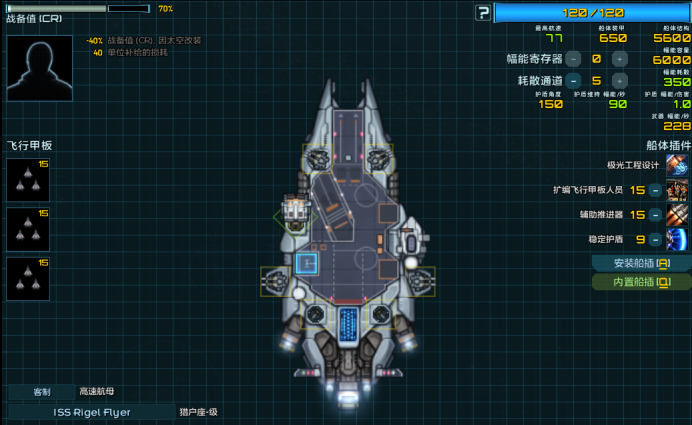The height and width of the screenshot is (425, 692).
Task: Select the 扩编飞行甲板人员 hullmod icon
Action: click(677, 190)
